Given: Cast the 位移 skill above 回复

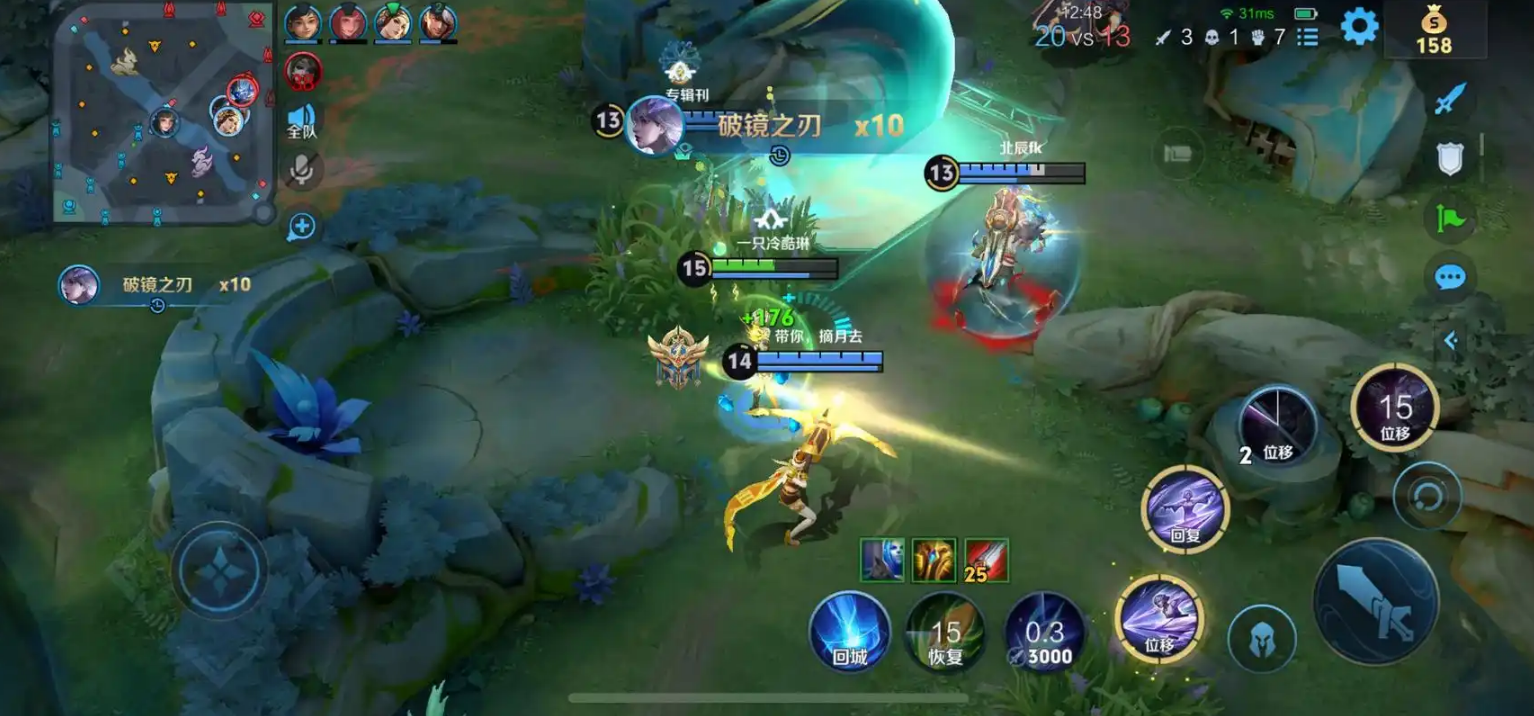Looking at the screenshot, I should [1278, 427].
